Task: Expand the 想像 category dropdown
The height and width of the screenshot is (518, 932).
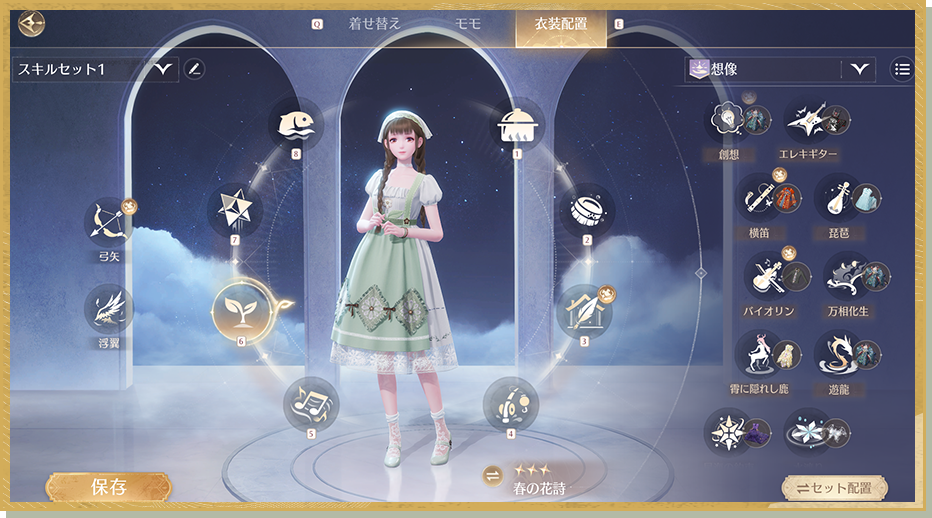Action: (860, 69)
